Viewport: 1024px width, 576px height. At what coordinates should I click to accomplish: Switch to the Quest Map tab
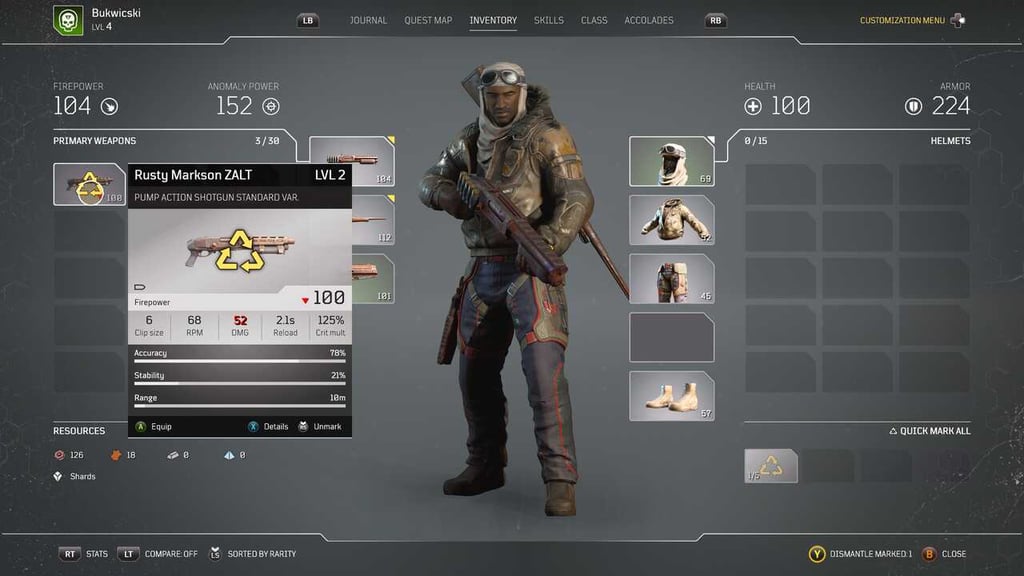[x=428, y=20]
